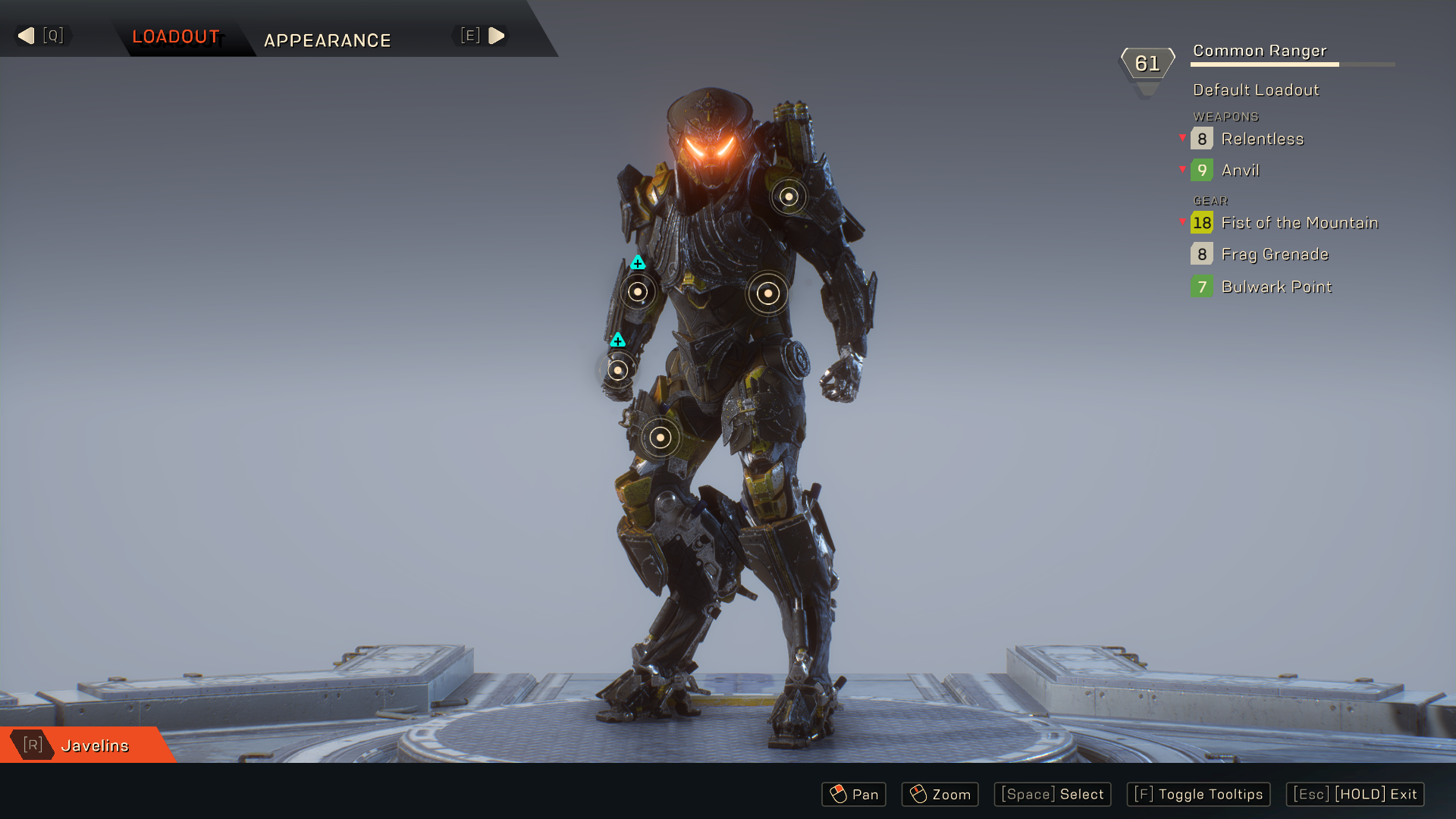
Task: Click the Exit option in bottom bar
Action: 1355,794
